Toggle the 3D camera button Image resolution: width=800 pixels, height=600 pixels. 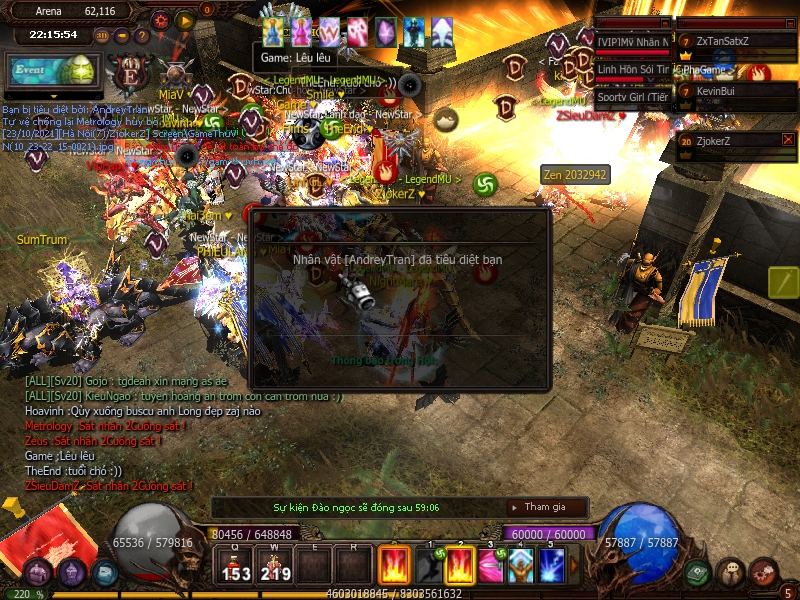pos(102,36)
